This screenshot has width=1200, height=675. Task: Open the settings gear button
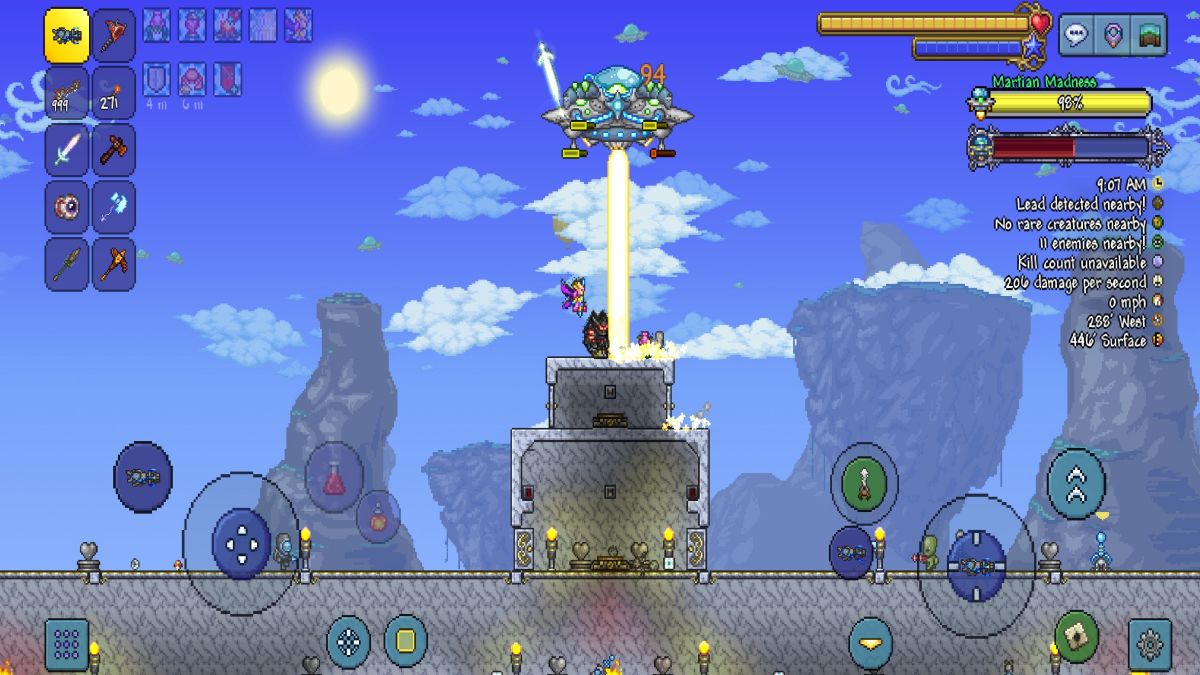point(1150,644)
